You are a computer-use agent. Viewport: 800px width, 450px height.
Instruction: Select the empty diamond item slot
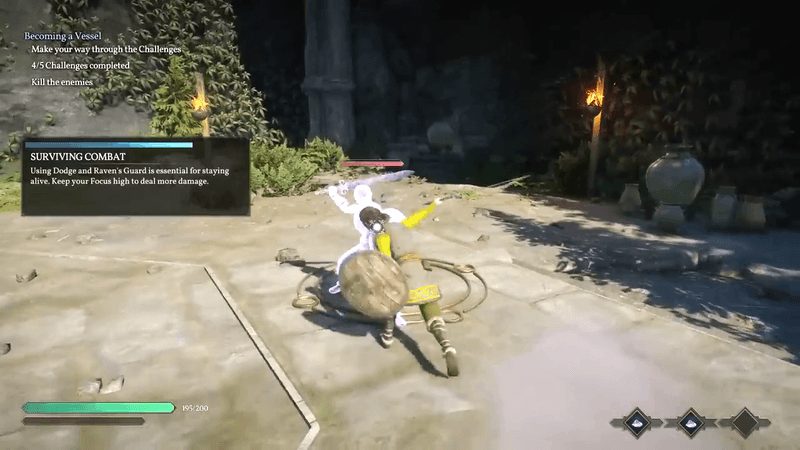[x=744, y=422]
